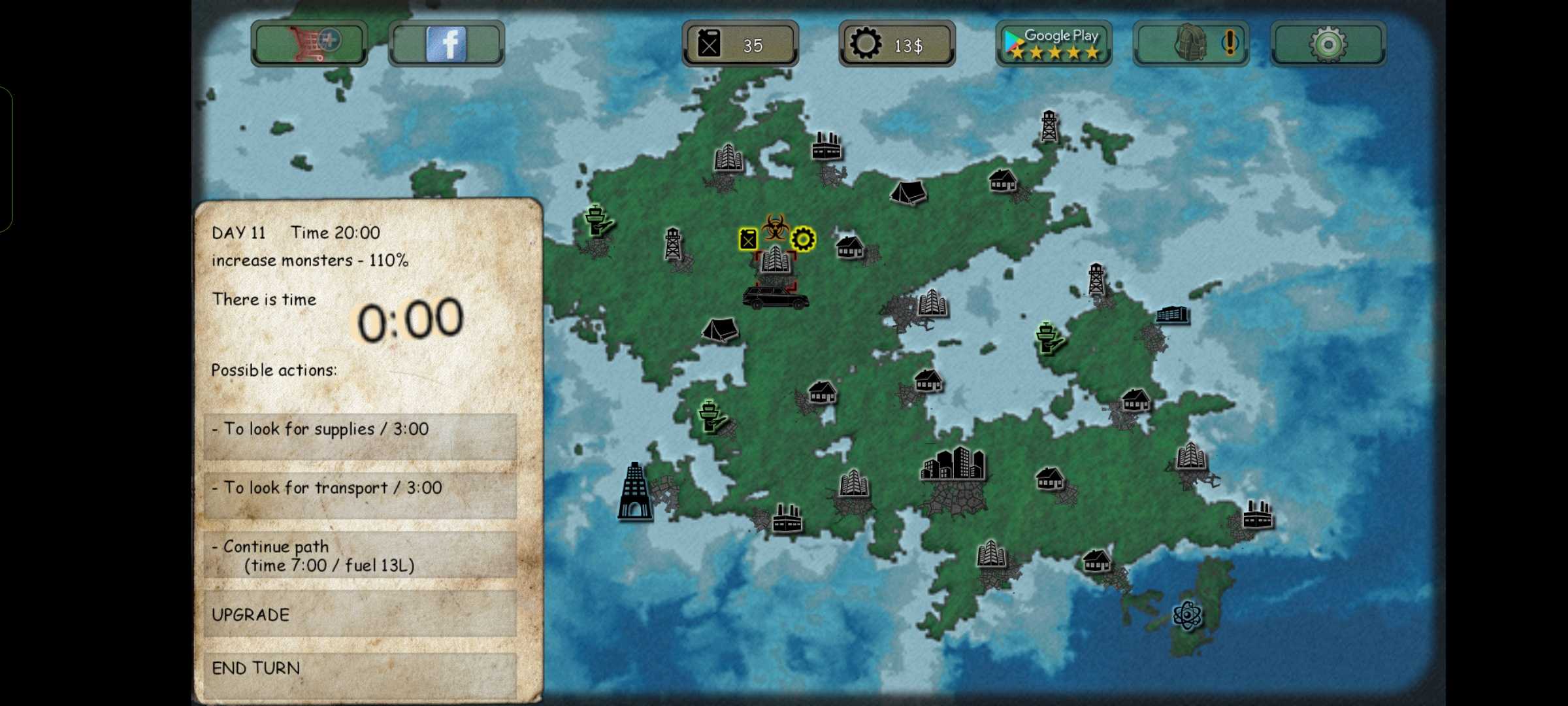Screen dimensions: 1568x706
Task: Open the shopping cart store
Action: (309, 43)
